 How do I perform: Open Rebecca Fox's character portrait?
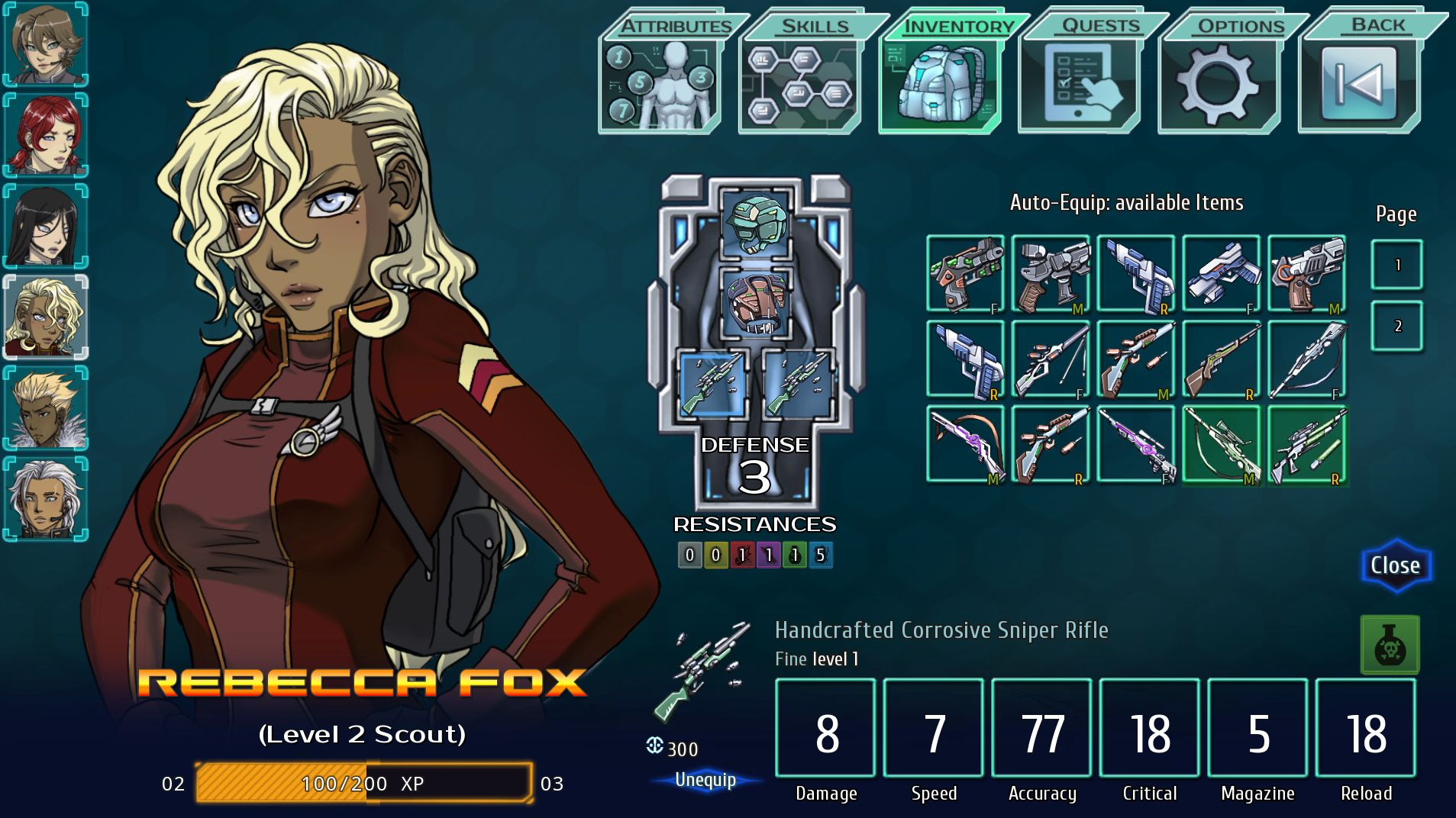pos(42,316)
